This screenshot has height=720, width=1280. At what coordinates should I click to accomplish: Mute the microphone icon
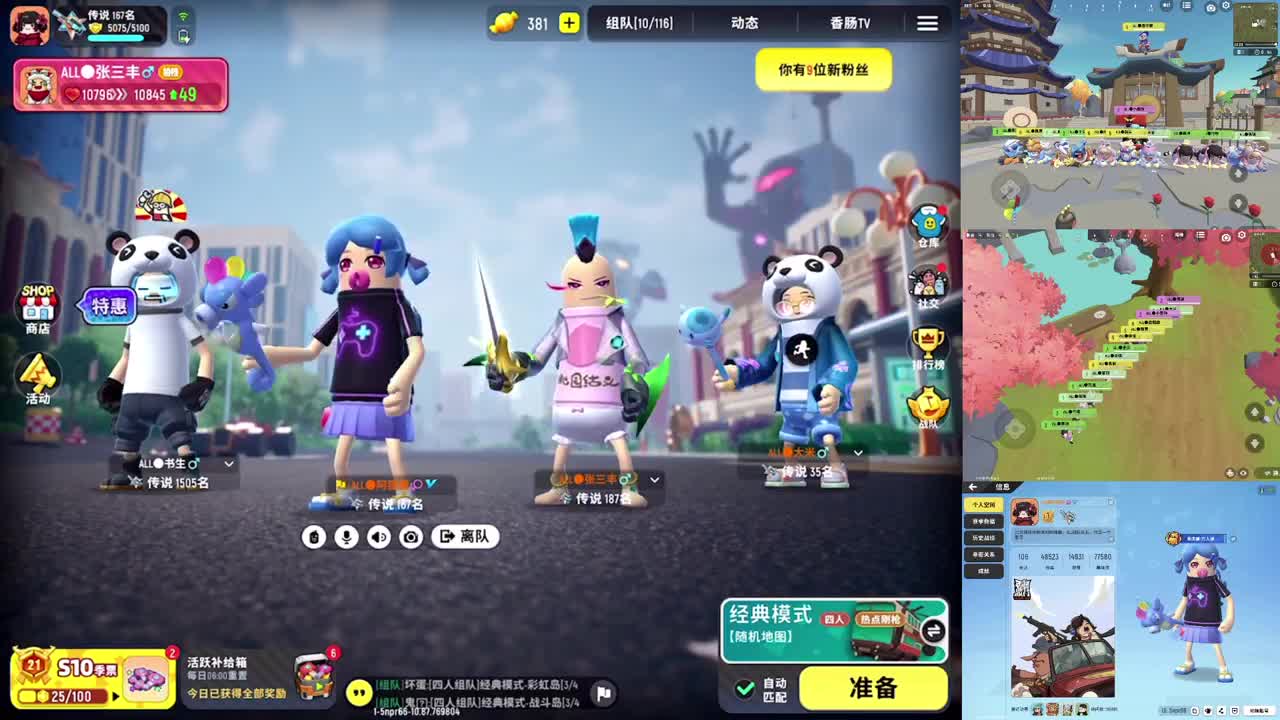tap(346, 536)
